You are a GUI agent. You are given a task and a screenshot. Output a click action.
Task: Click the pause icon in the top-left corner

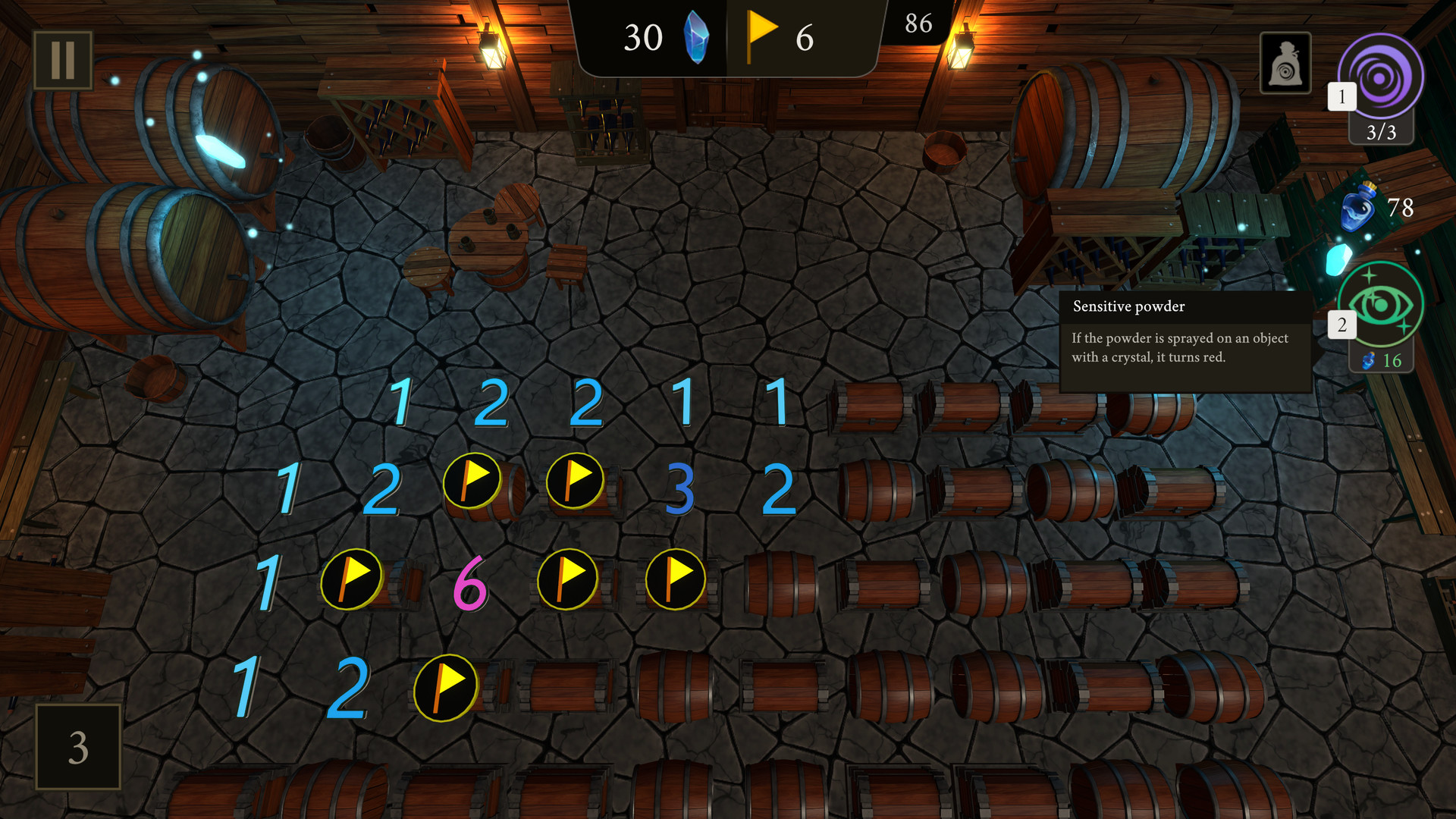click(x=64, y=60)
